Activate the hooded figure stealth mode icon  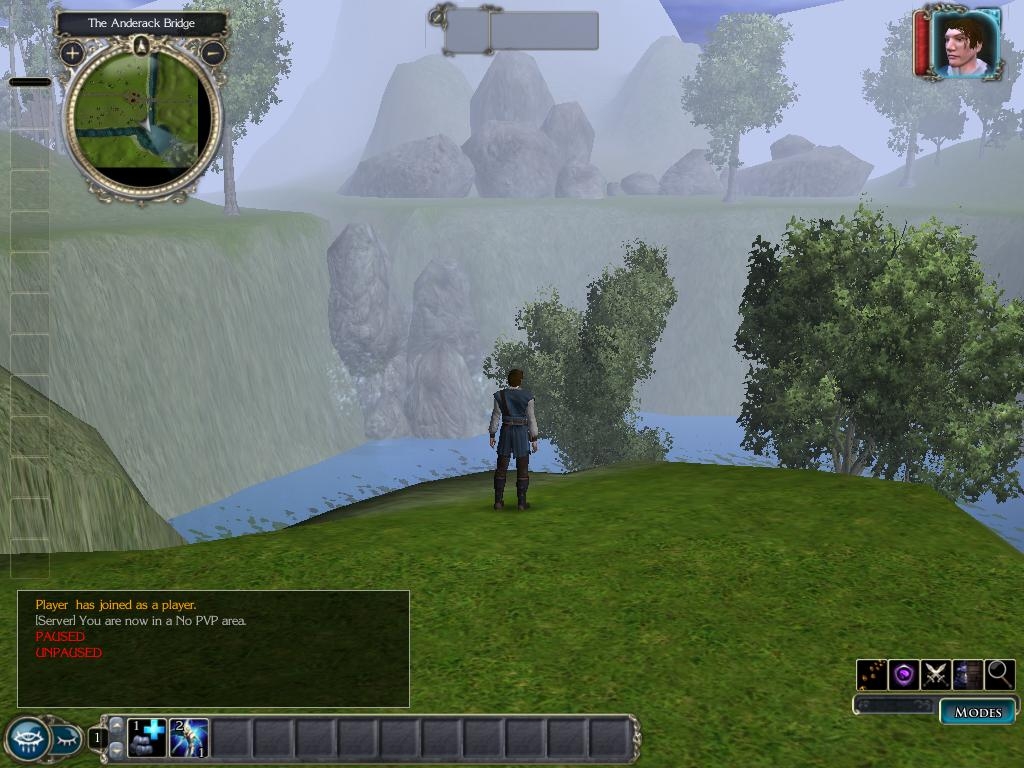968,675
